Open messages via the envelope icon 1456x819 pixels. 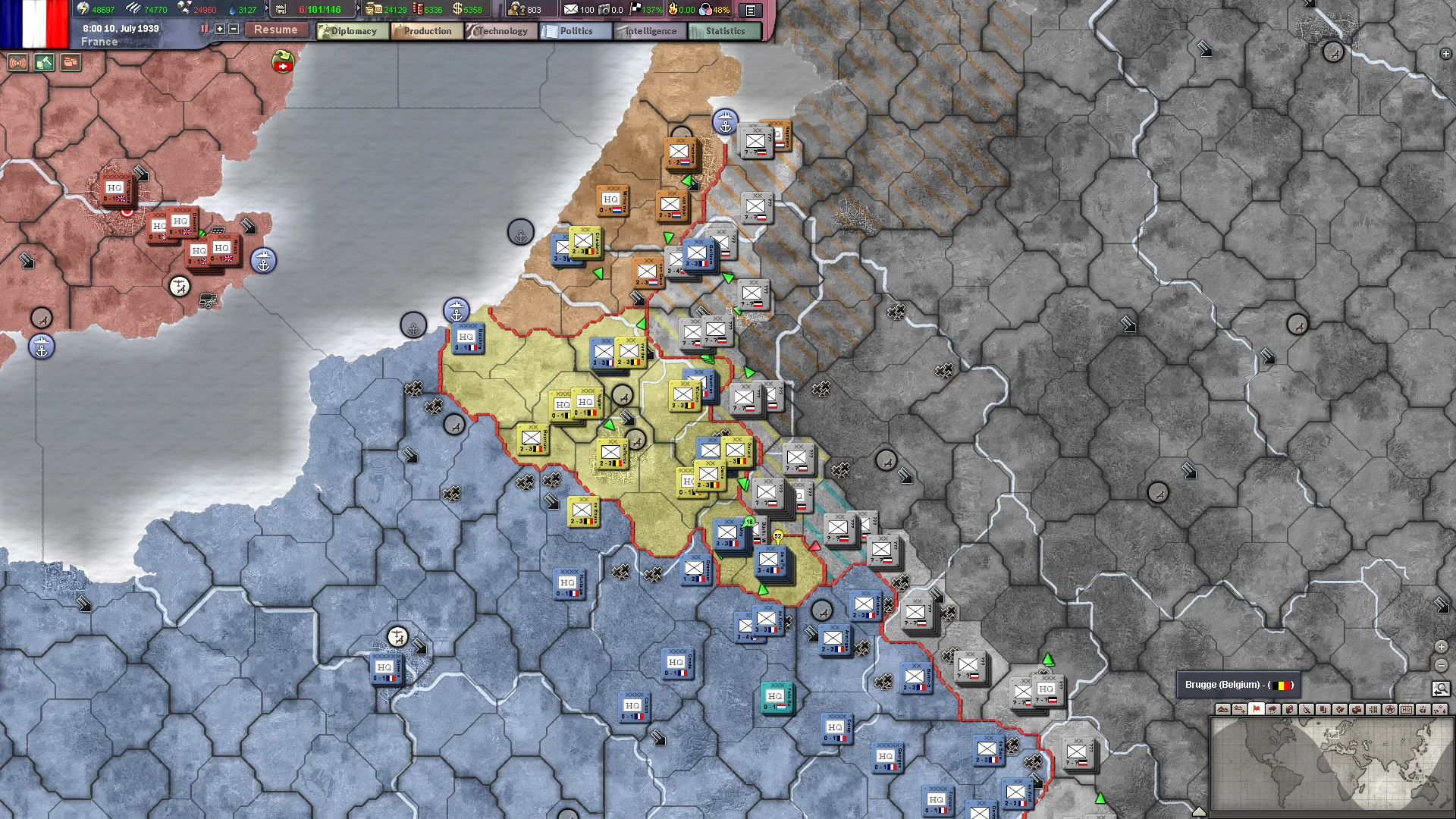[573, 10]
